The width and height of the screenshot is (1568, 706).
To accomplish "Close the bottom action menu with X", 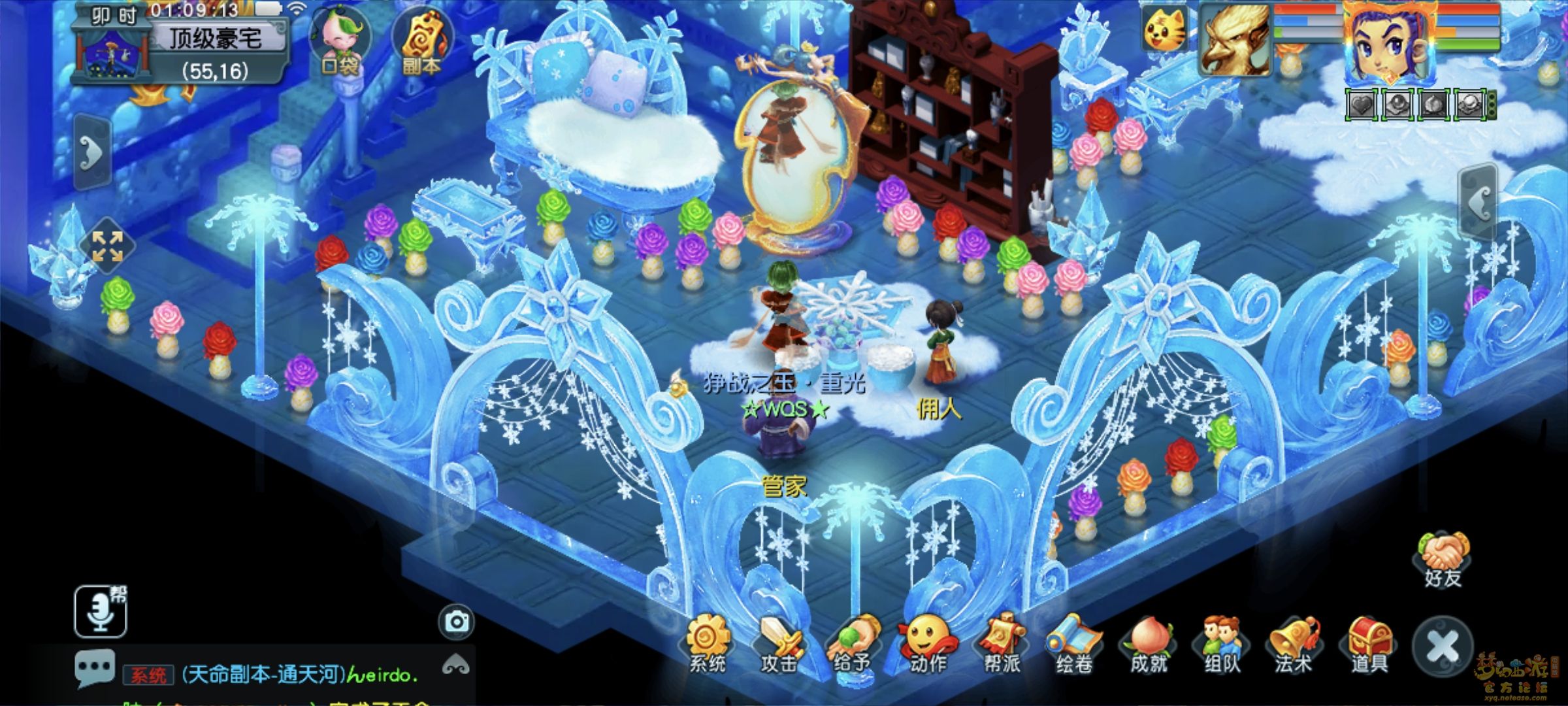I will pyautogui.click(x=1443, y=647).
